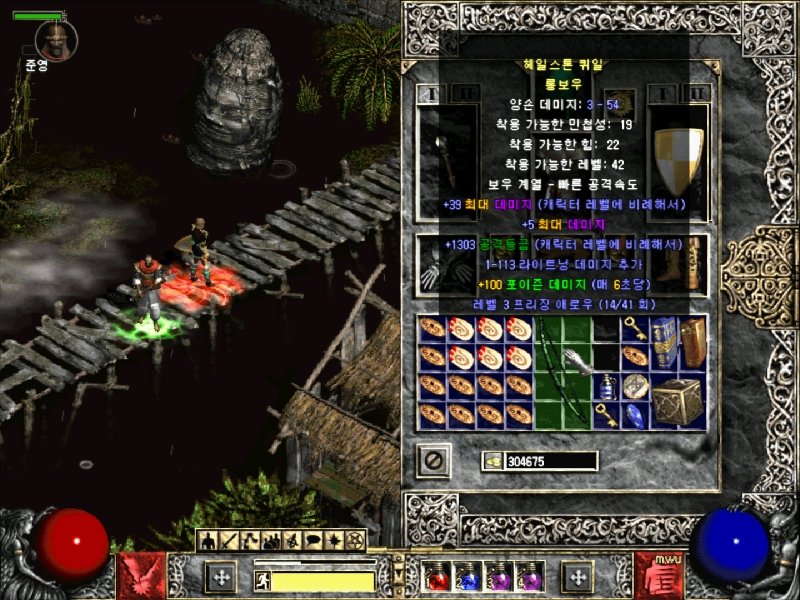This screenshot has height=600, width=800.
Task: Select the blue sapphire gem
Action: [x=635, y=415]
